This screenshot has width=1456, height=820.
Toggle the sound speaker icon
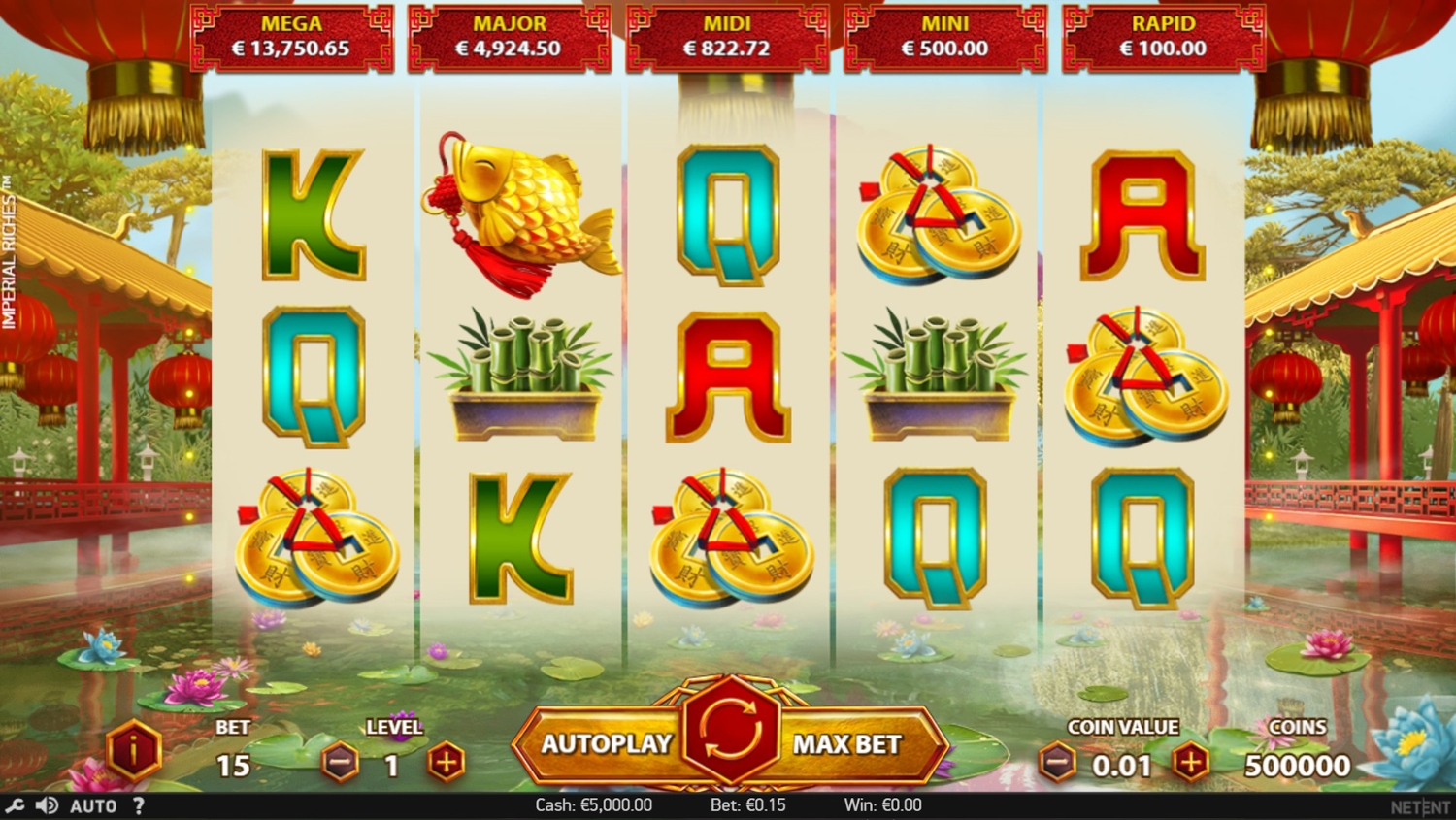click(x=46, y=805)
